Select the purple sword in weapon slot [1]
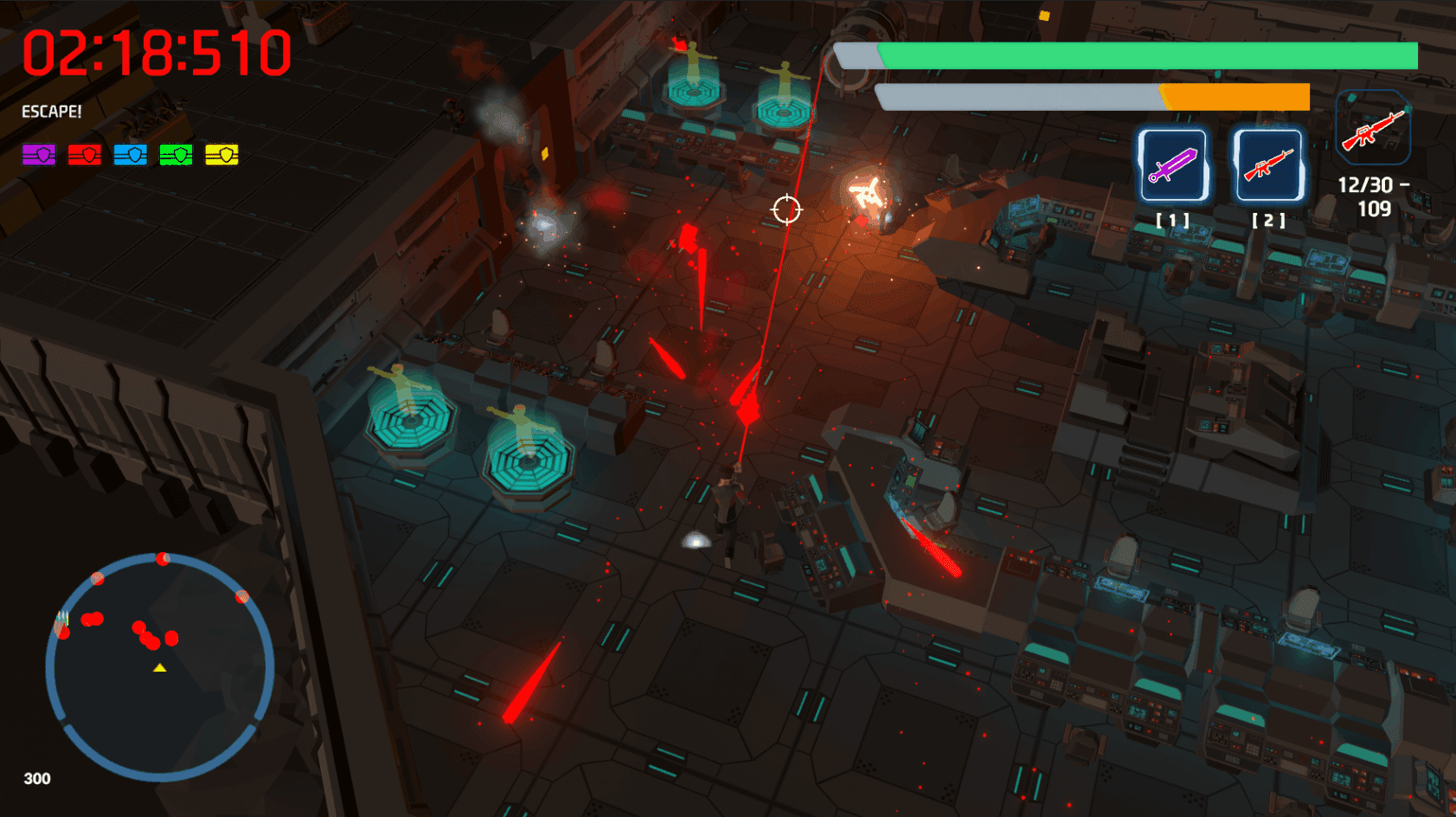This screenshot has height=817, width=1456. coord(1174,164)
